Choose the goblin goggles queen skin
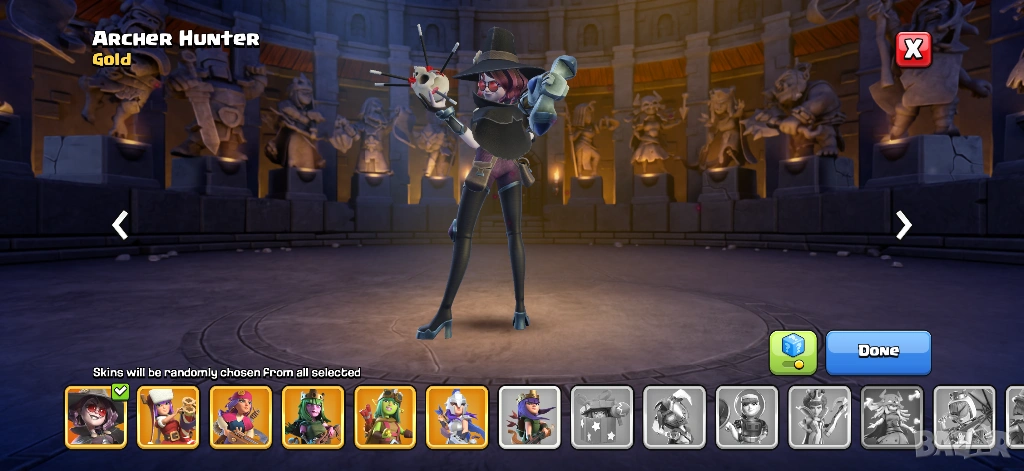 coord(385,417)
